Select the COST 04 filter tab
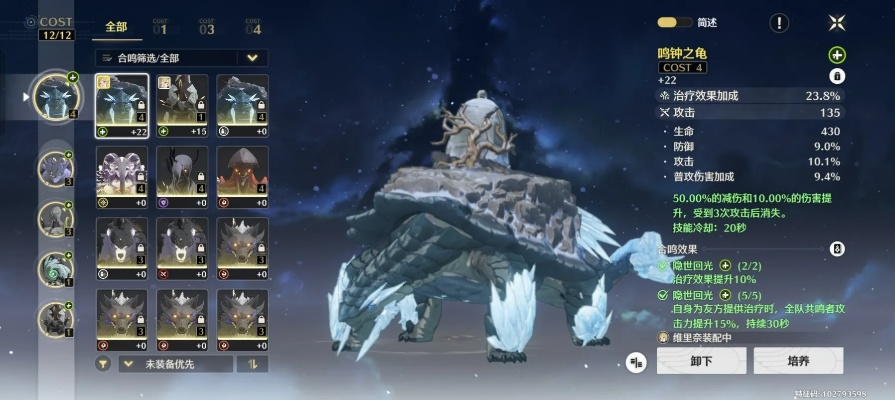The width and height of the screenshot is (895, 400). 253,27
